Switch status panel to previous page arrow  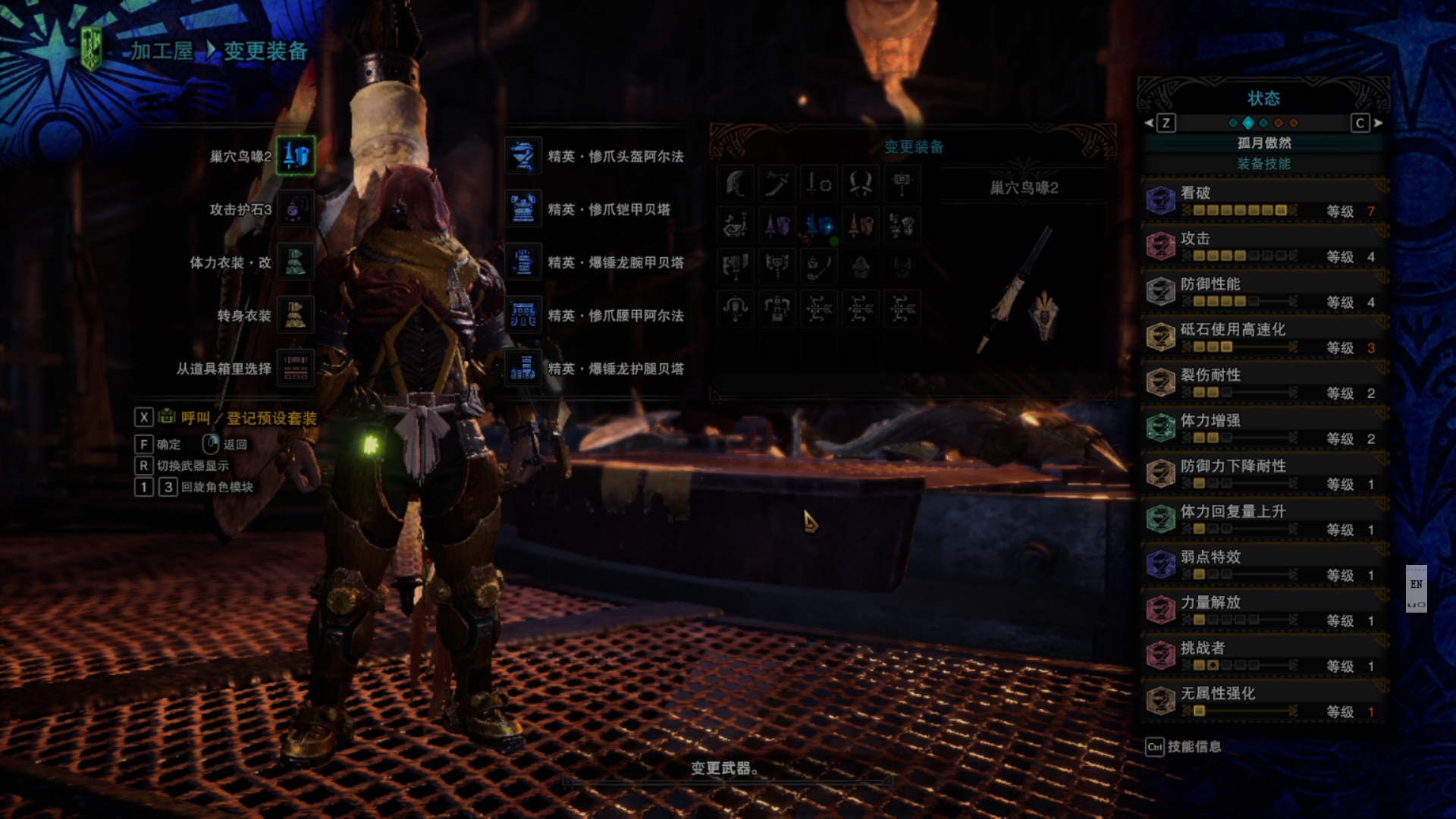point(1149,123)
